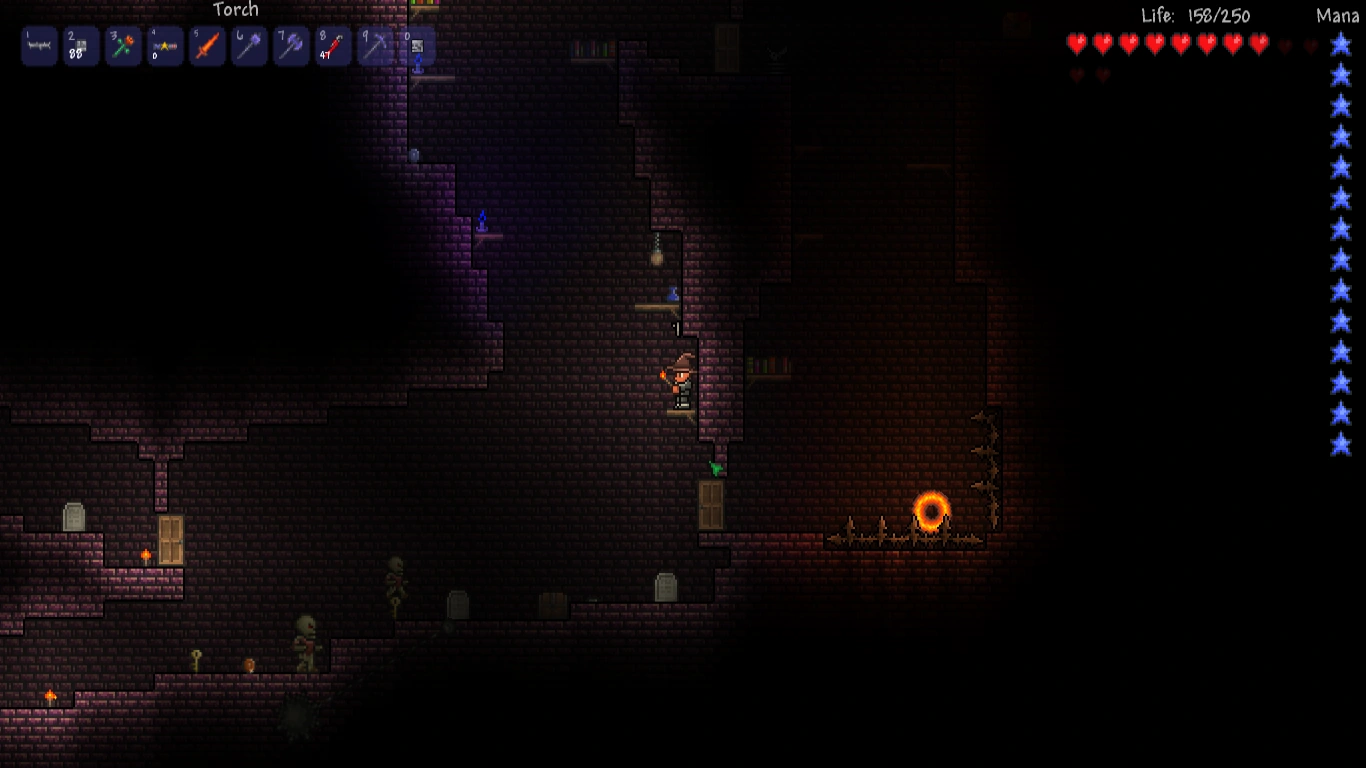Select the gray block in slot 0
This screenshot has width=1366, height=768.
(417, 46)
